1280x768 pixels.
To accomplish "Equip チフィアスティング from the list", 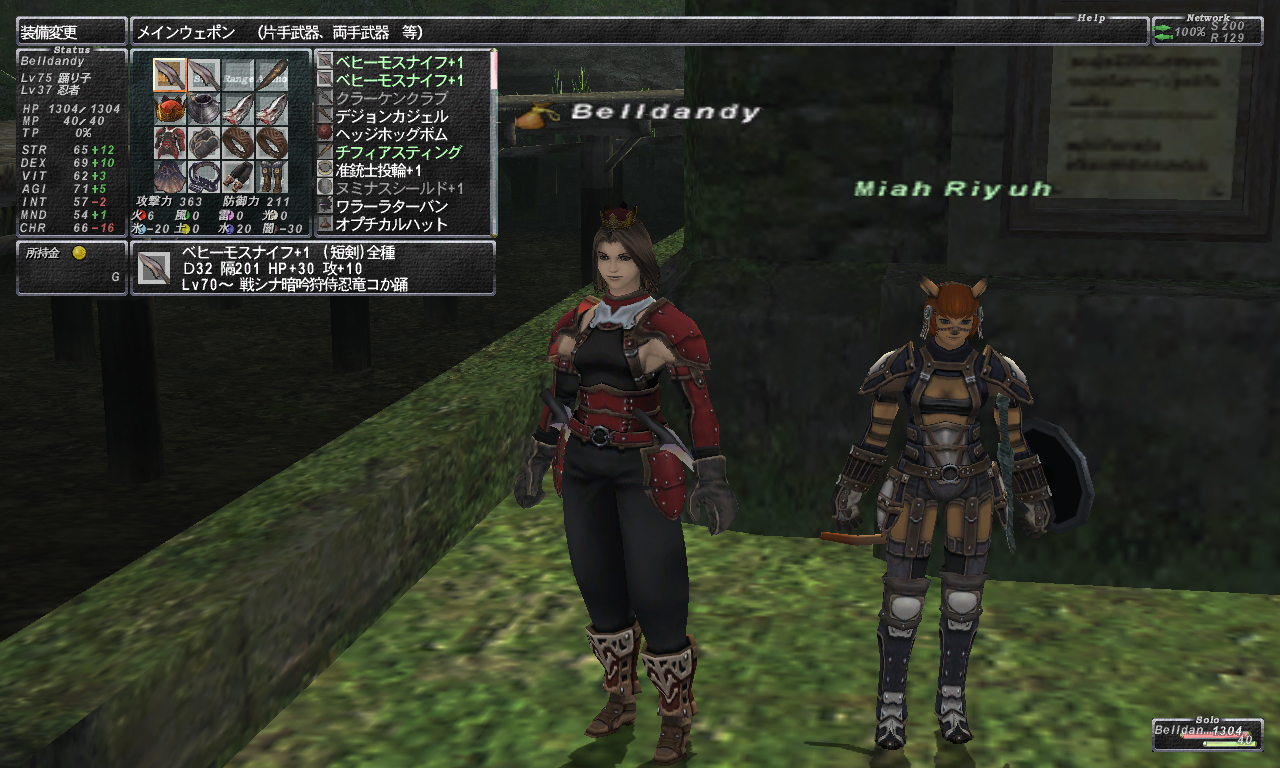I will [x=398, y=152].
